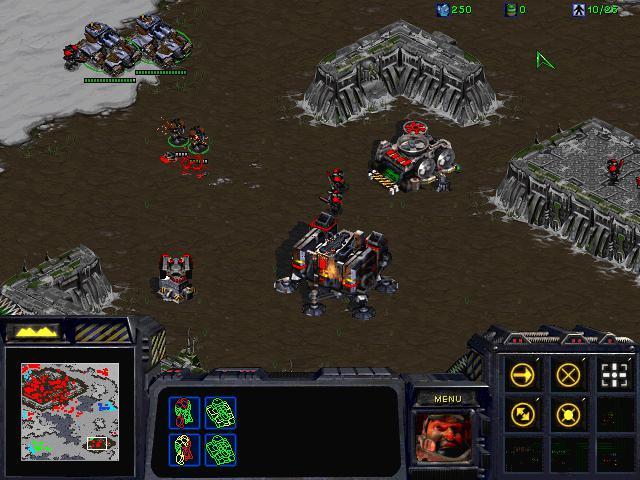
Task: Select the Patrol command icon
Action: point(522,413)
